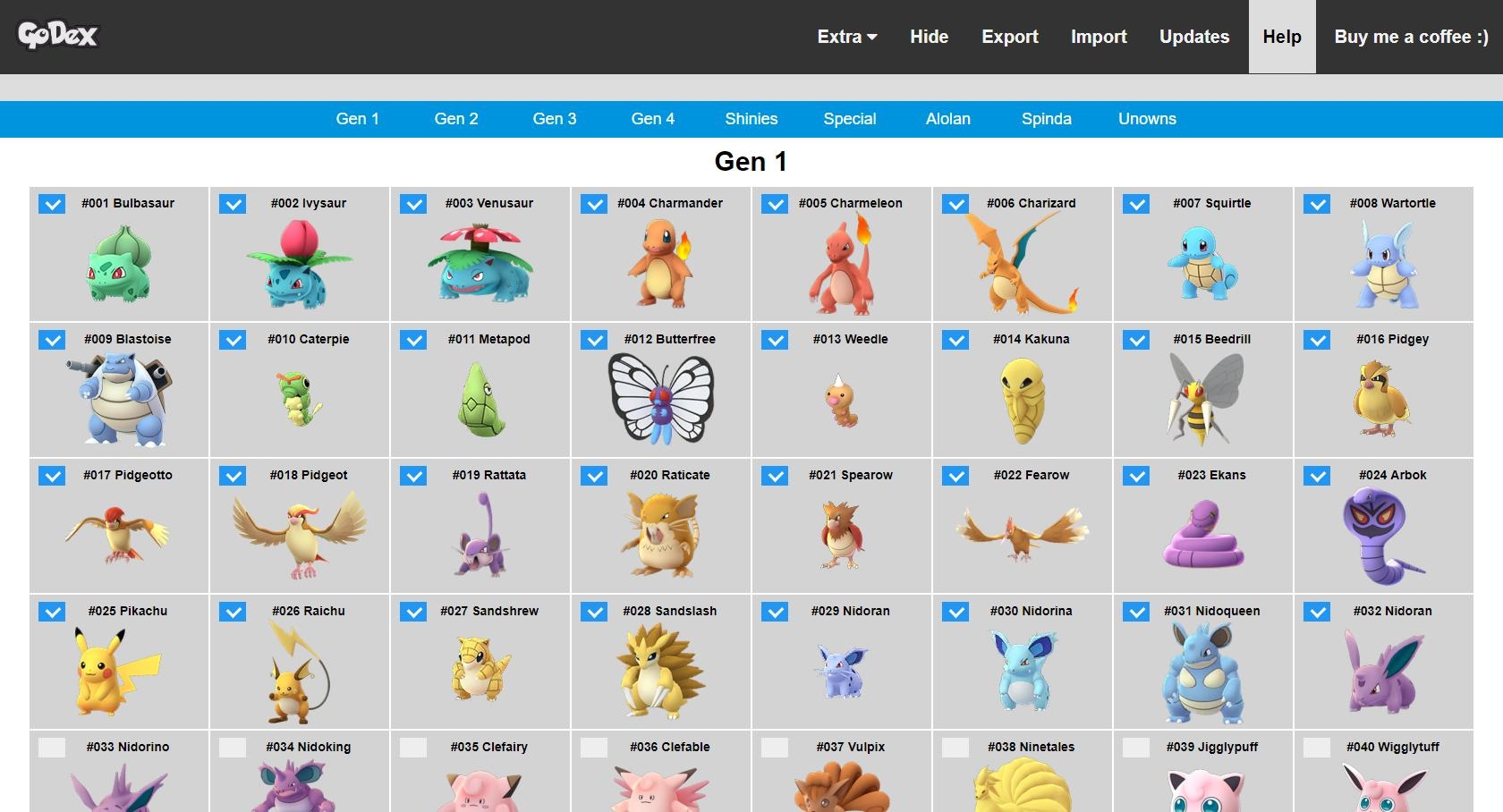Click the GoDex logo
The image size is (1503, 812).
(x=59, y=34)
